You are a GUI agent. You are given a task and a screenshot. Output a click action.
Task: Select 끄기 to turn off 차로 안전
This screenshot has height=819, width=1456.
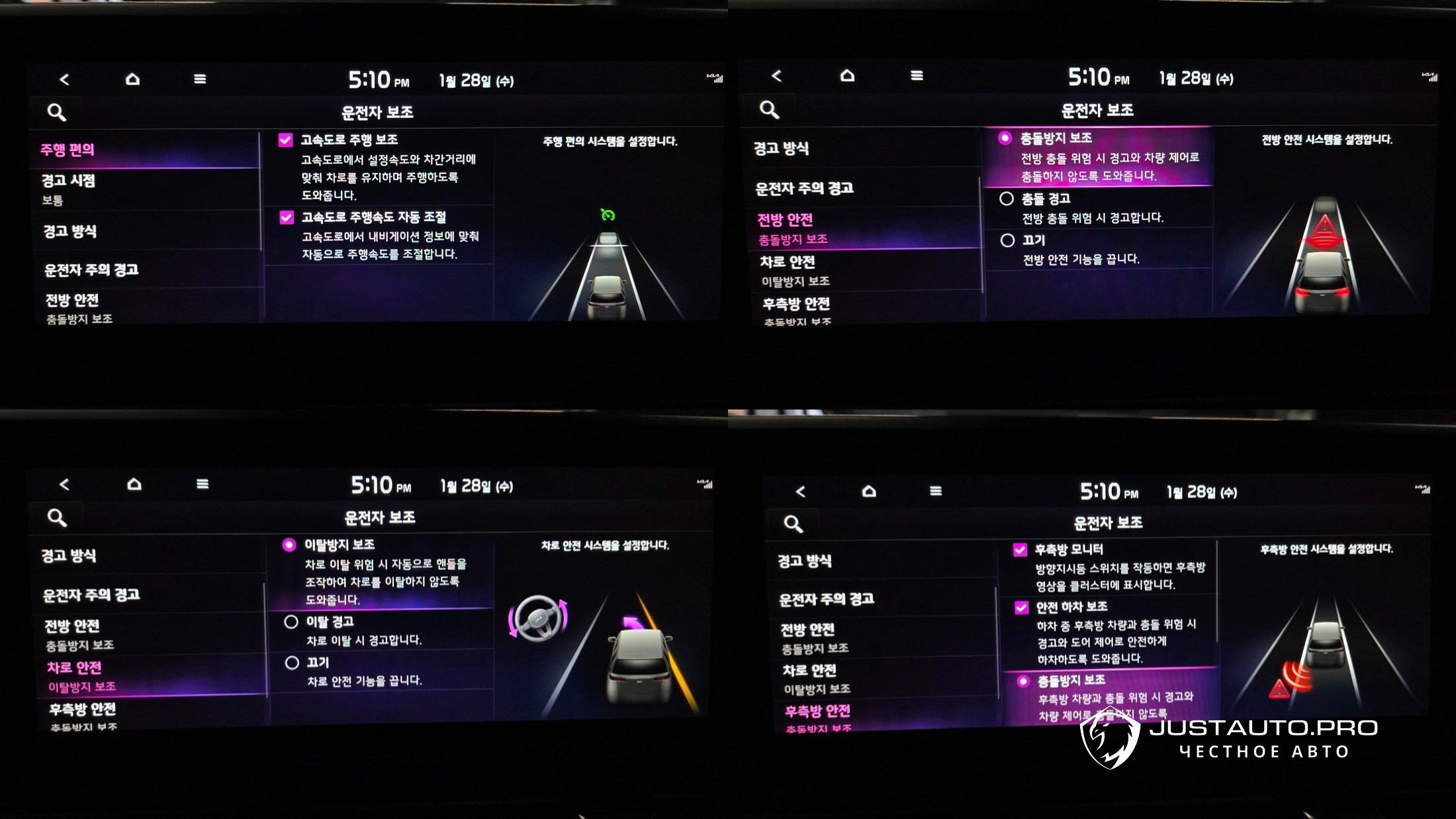tap(292, 663)
